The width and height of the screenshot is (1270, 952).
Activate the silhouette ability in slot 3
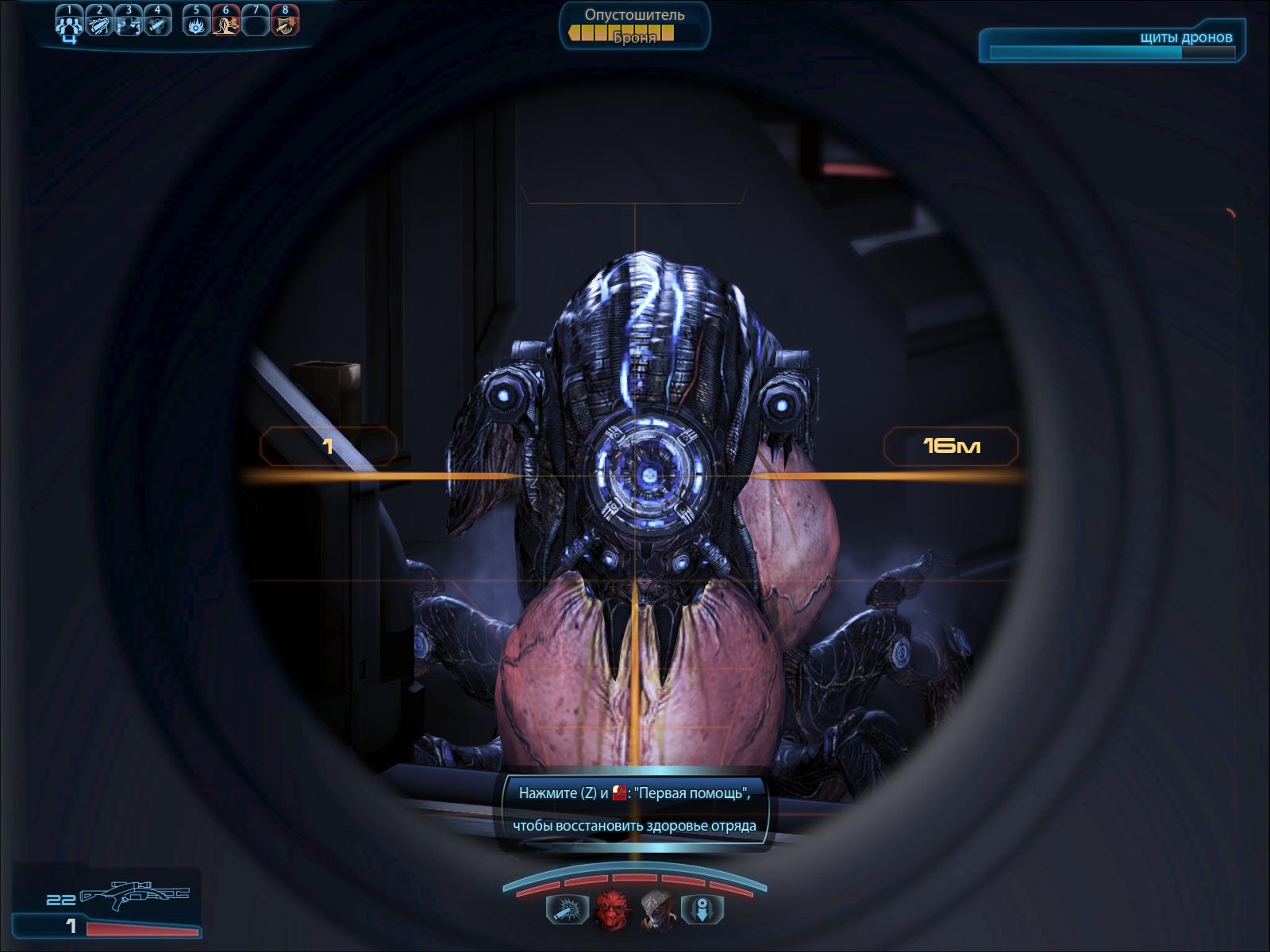click(x=129, y=24)
